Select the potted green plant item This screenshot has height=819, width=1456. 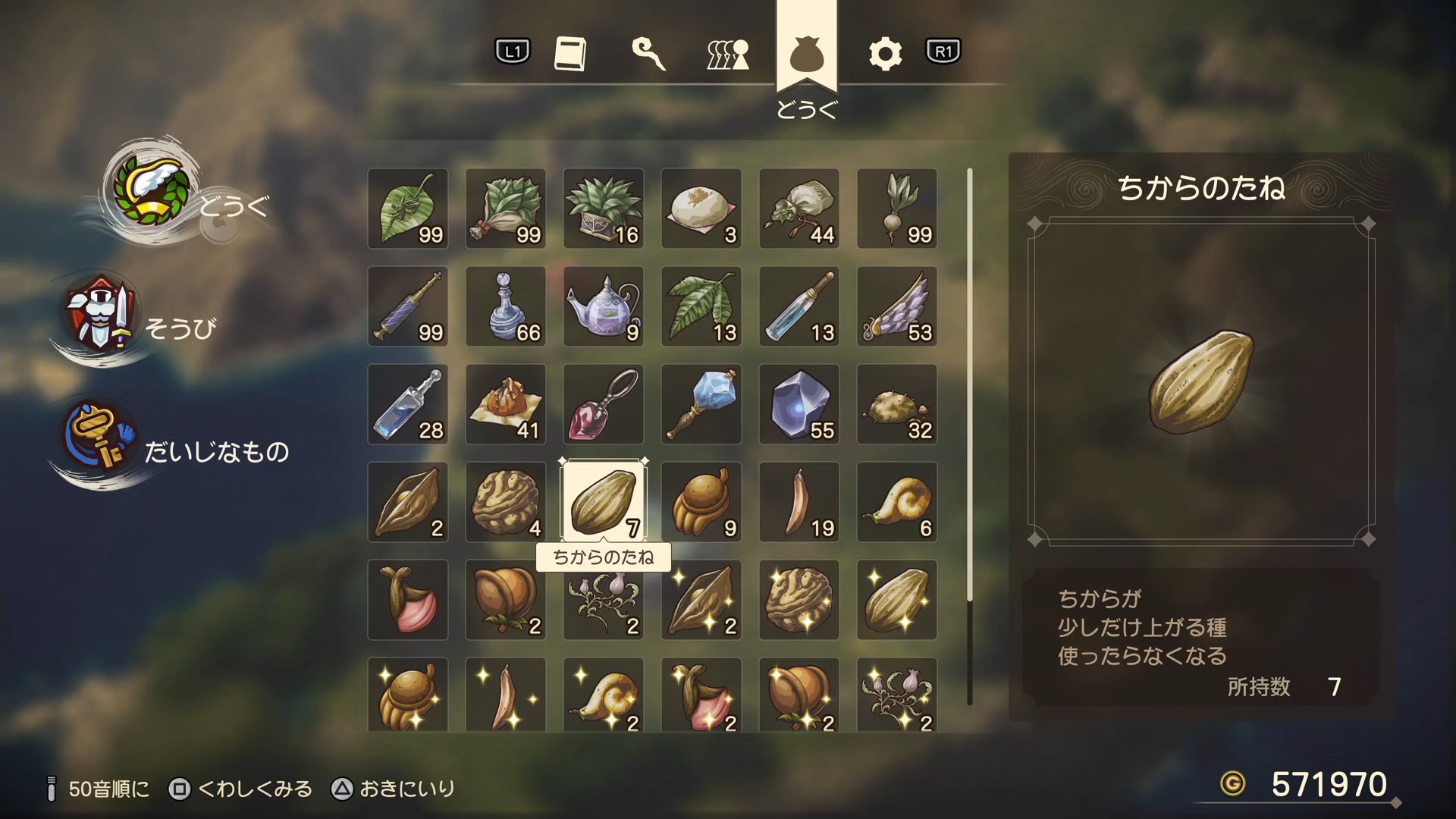[604, 209]
